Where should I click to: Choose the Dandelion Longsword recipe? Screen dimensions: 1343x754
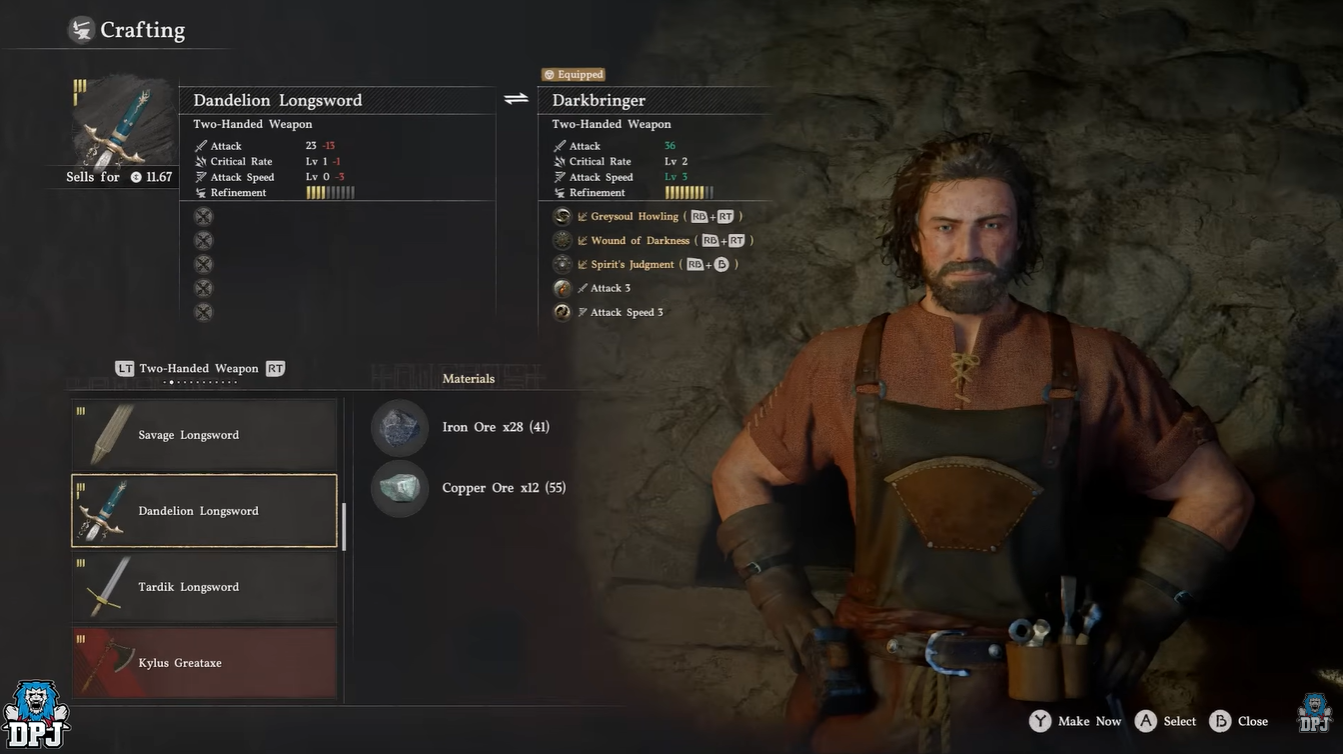(204, 511)
